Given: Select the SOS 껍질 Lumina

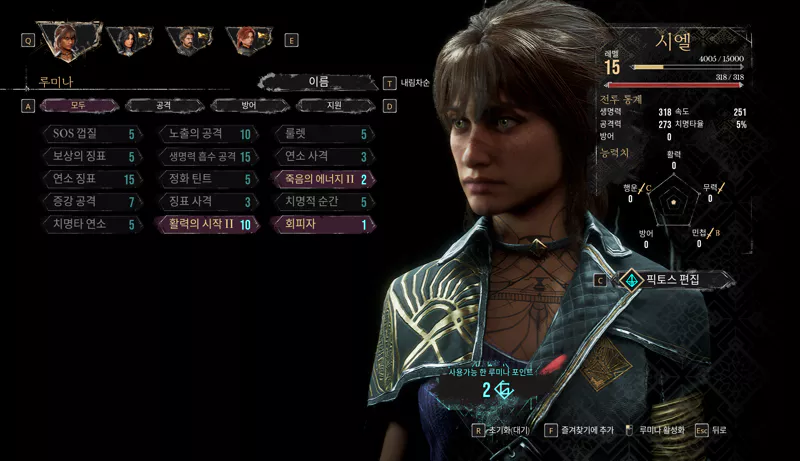Looking at the screenshot, I should 92,134.
